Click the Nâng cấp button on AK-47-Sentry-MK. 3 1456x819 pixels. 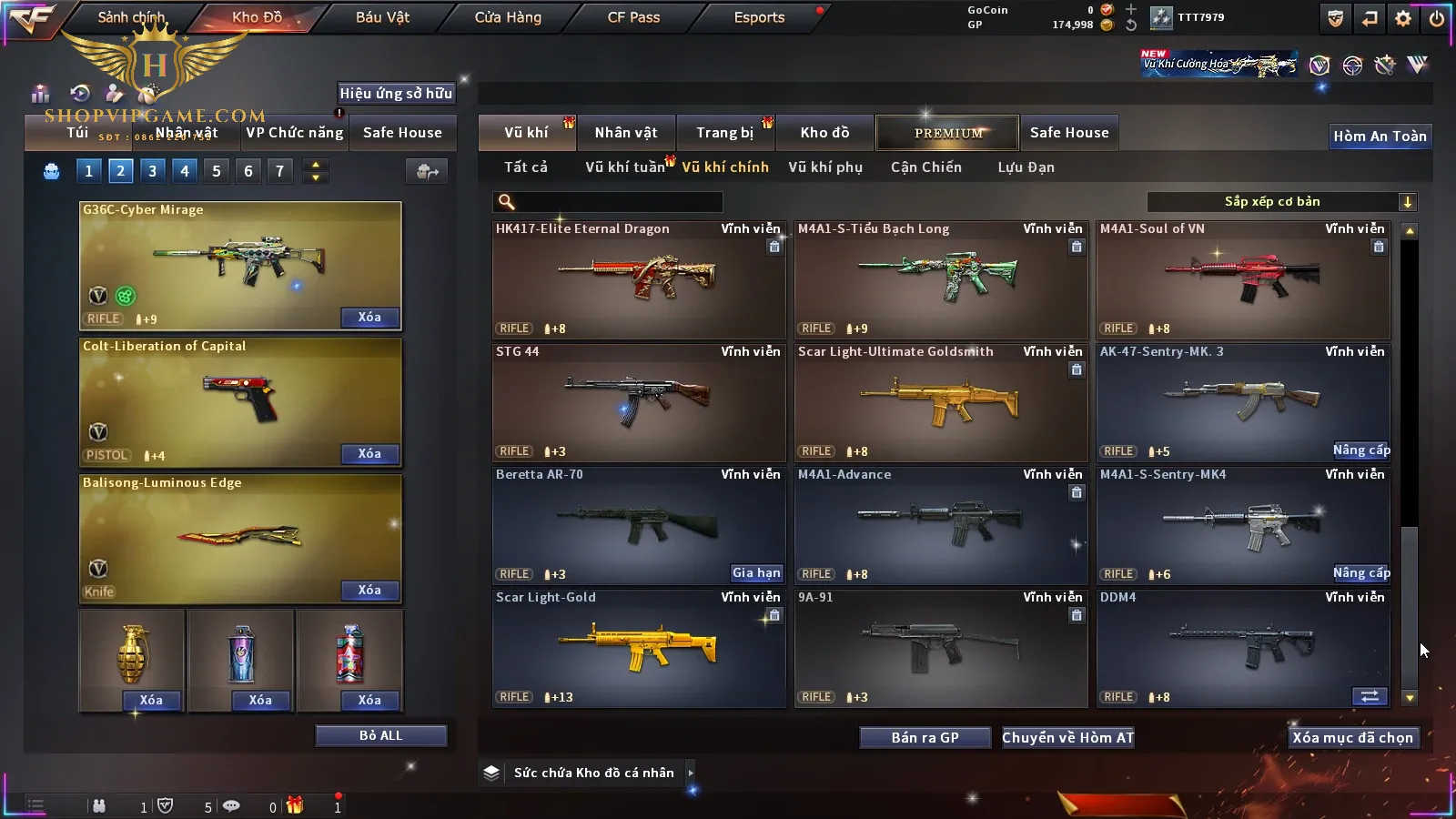point(1361,450)
